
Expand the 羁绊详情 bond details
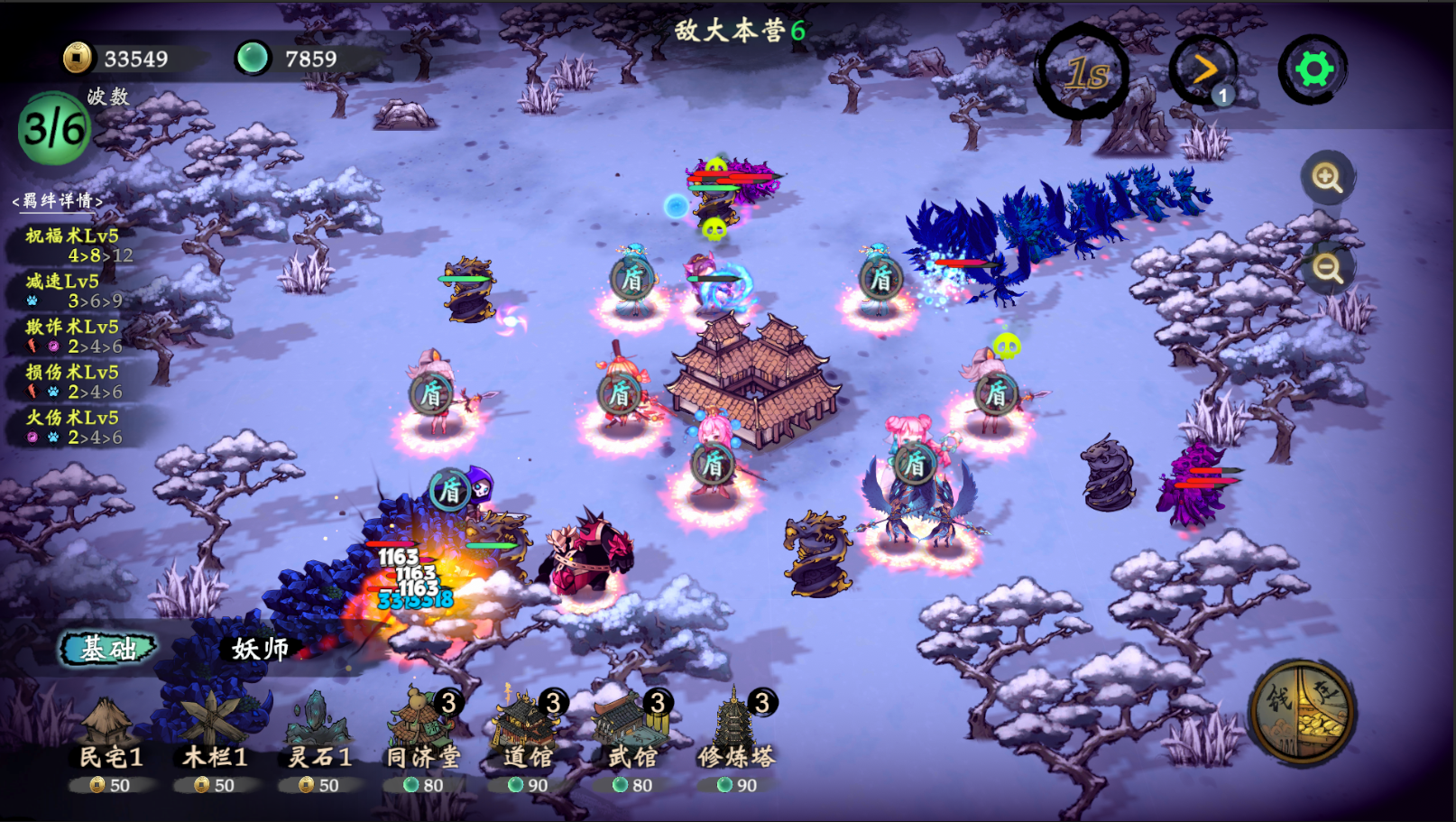[x=58, y=200]
